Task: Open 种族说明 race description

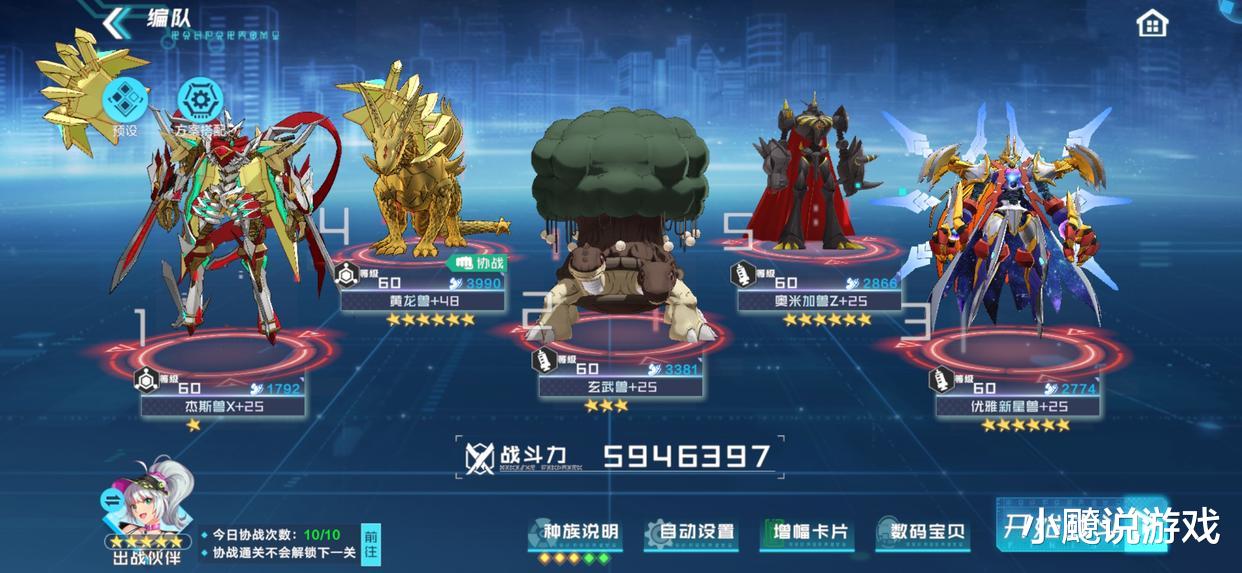Action: [x=574, y=533]
